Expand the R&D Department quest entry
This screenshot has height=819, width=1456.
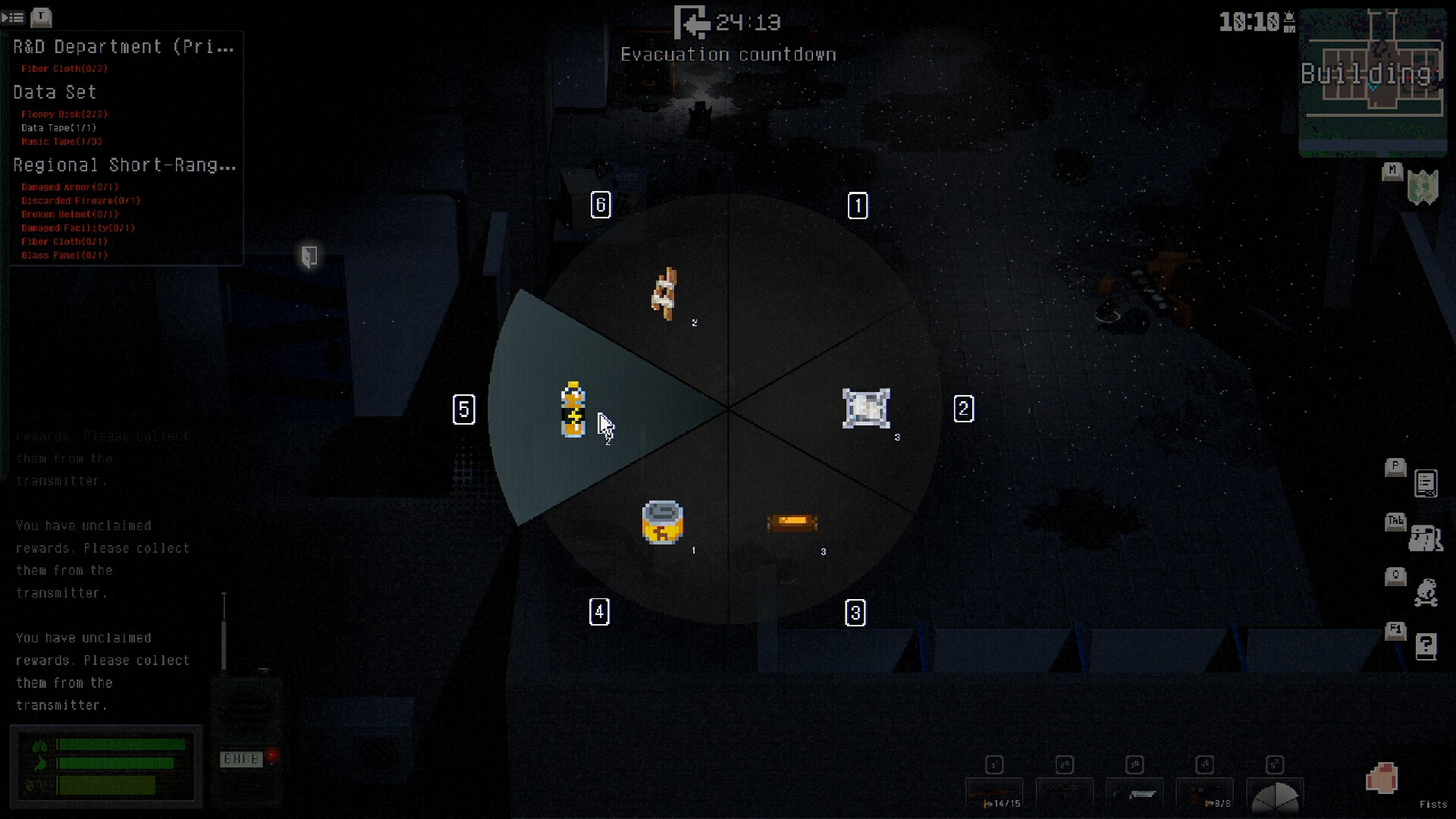(x=121, y=46)
